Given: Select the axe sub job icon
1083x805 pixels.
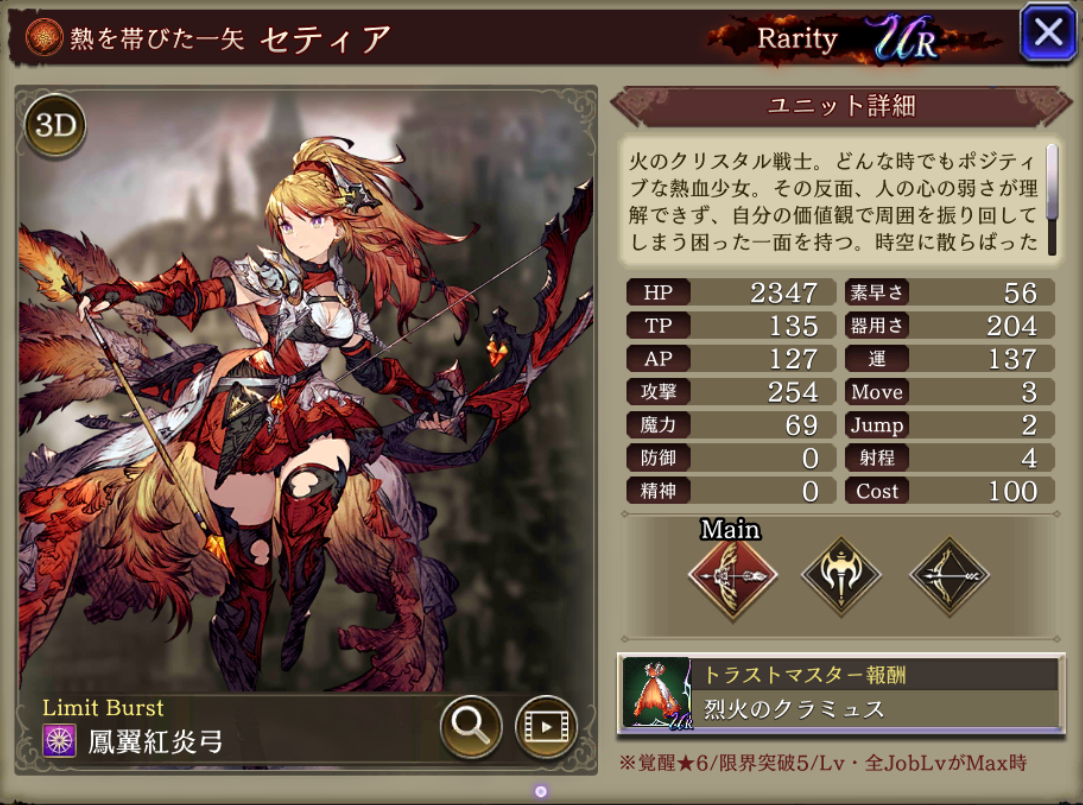Looking at the screenshot, I should pyautogui.click(x=841, y=577).
